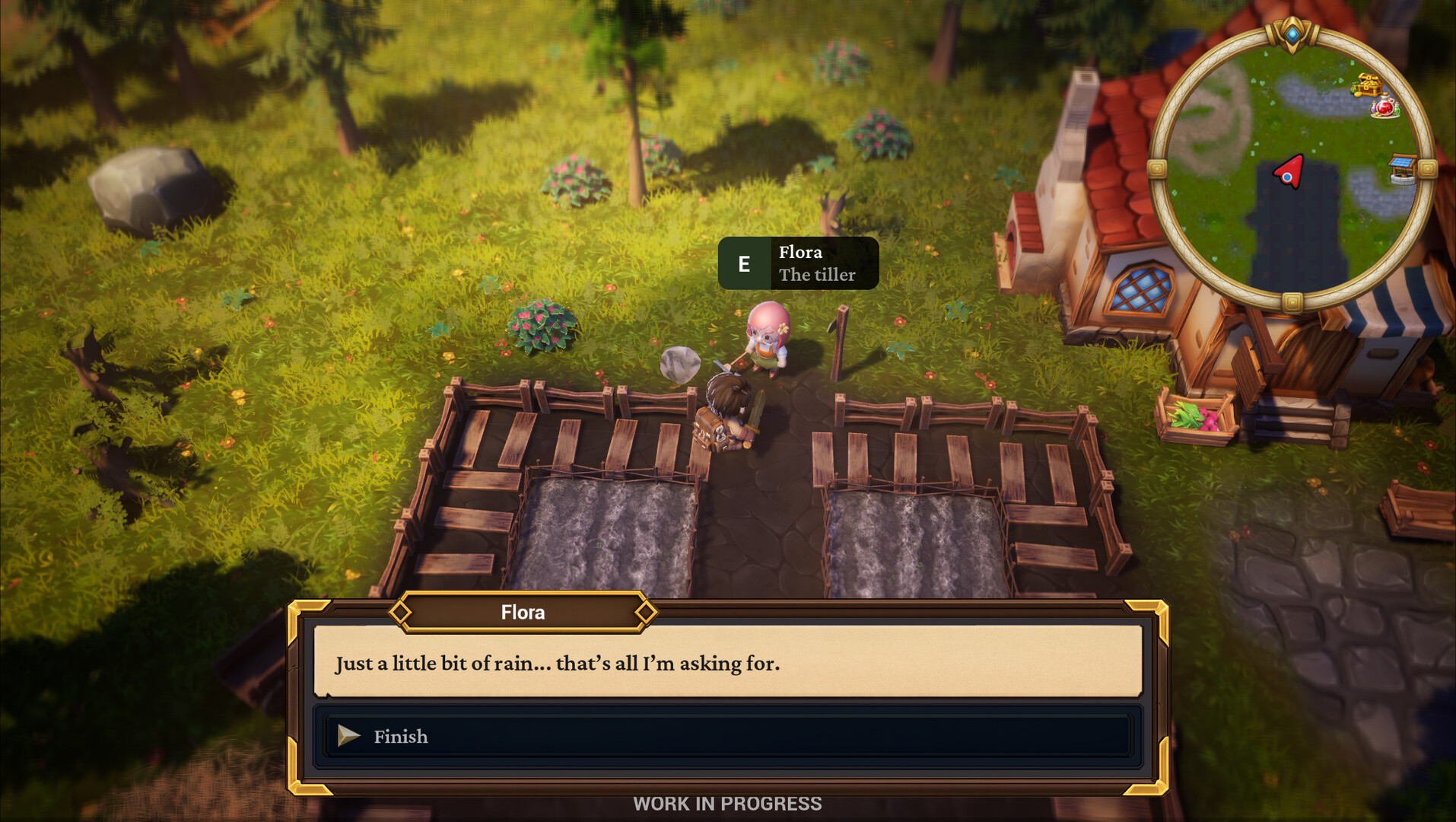Click the E interaction key prompt
Screen dimensions: 1456x822
[744, 263]
